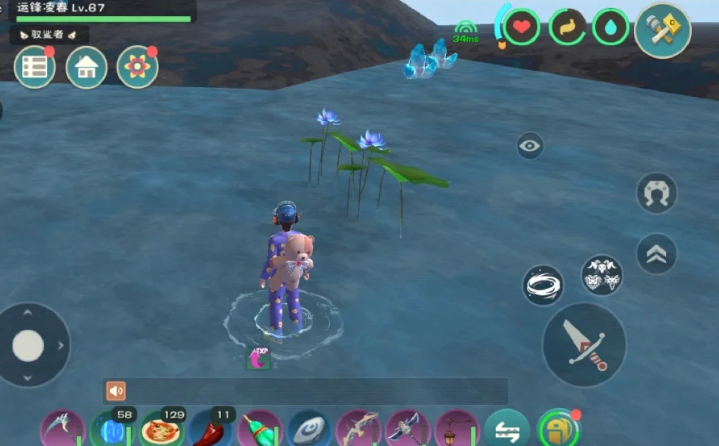Image resolution: width=719 pixels, height=446 pixels.
Task: Tap the home house icon
Action: pos(86,67)
